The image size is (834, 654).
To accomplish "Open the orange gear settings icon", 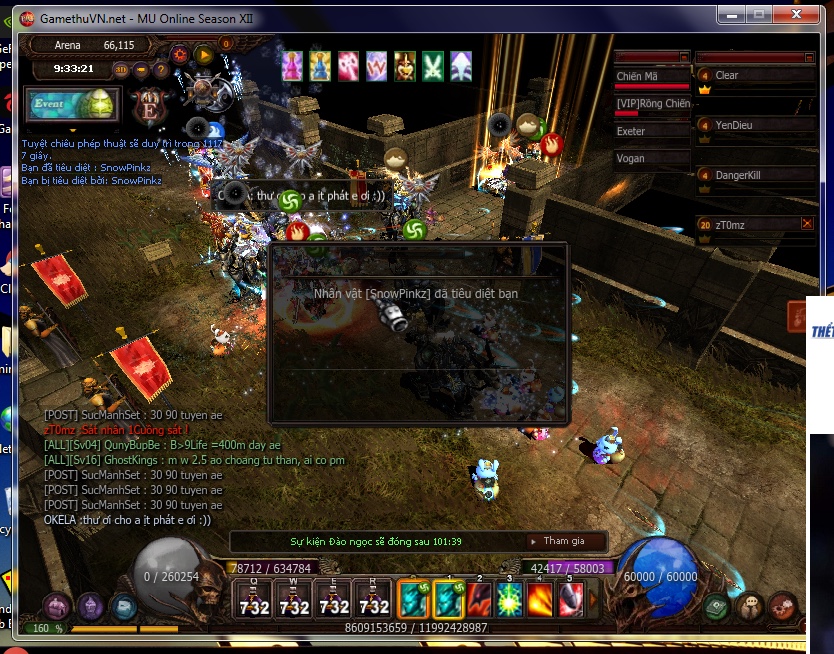I will tap(180, 55).
